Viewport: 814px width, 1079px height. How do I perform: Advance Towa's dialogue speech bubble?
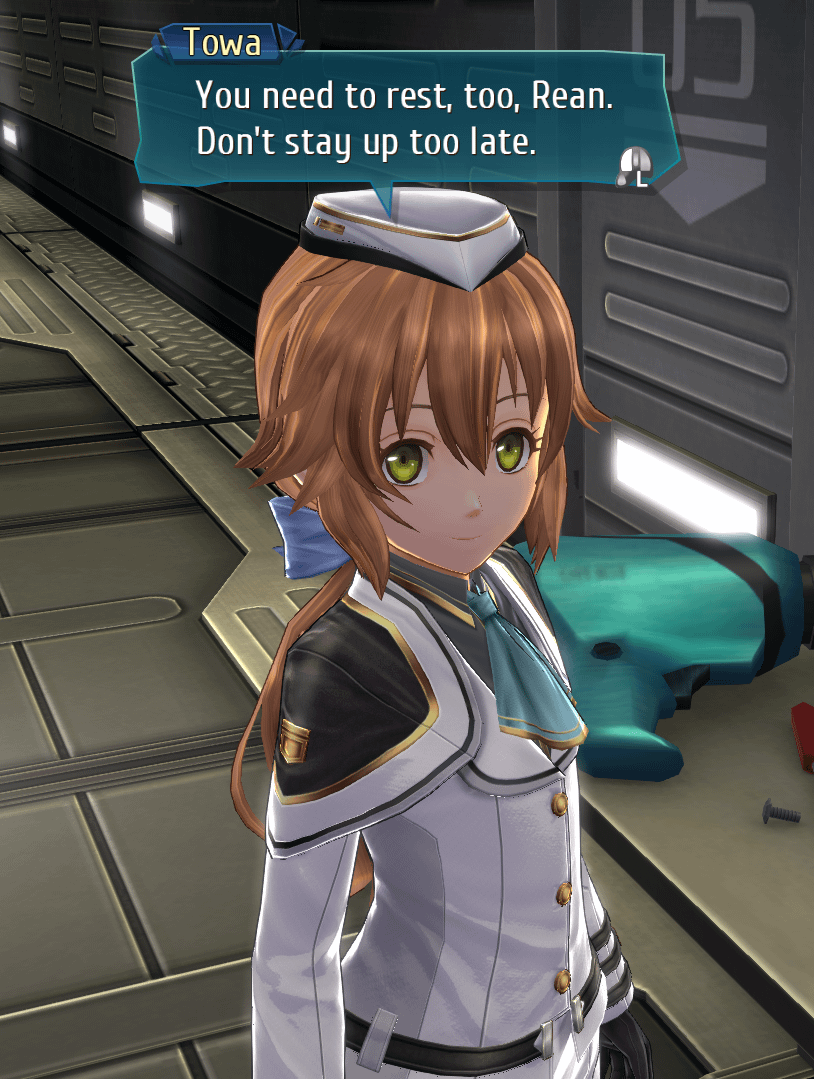click(634, 165)
